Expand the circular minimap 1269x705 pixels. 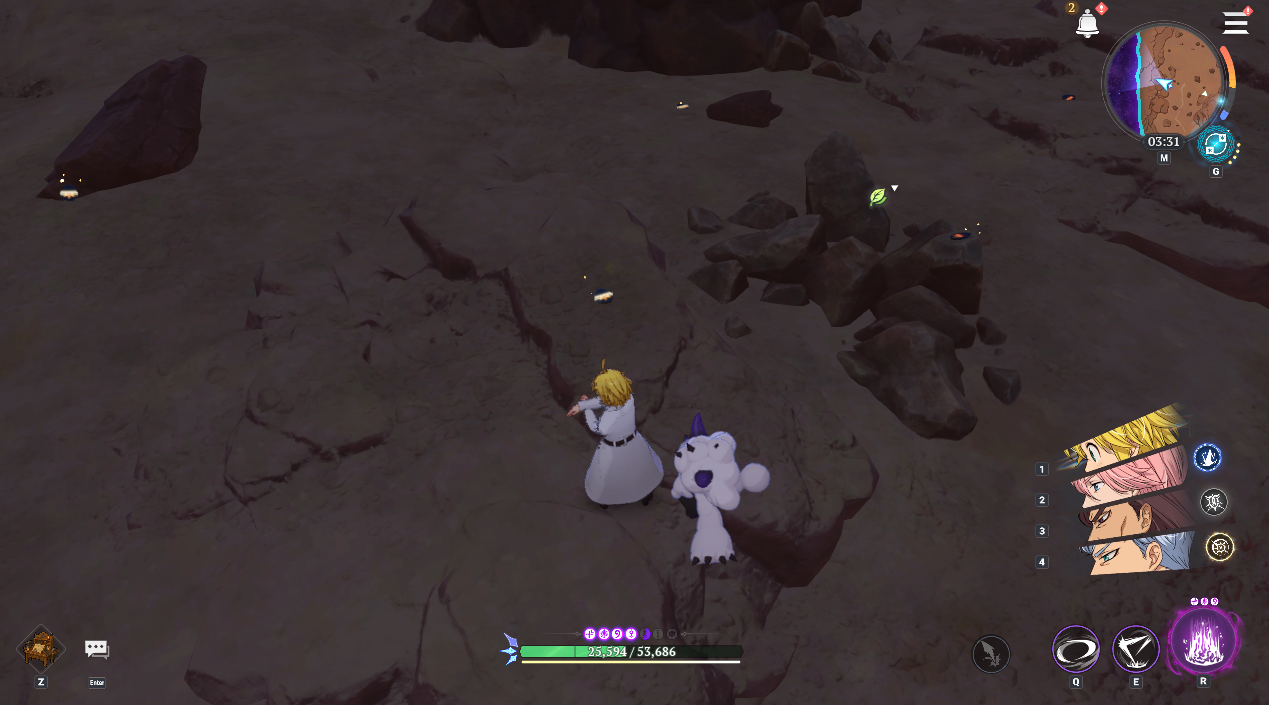(1165, 81)
